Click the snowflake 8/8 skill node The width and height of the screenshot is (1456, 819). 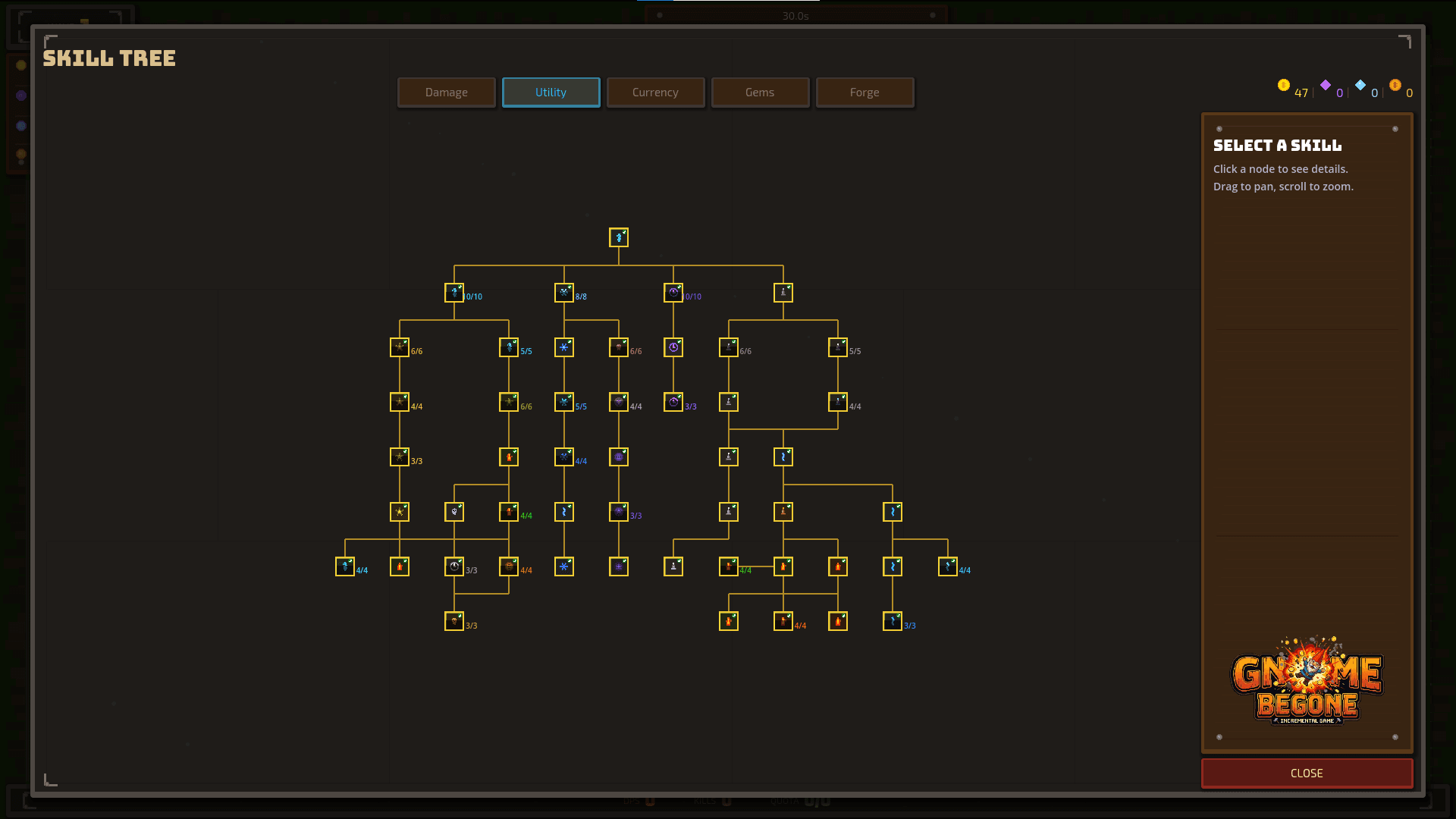(564, 293)
